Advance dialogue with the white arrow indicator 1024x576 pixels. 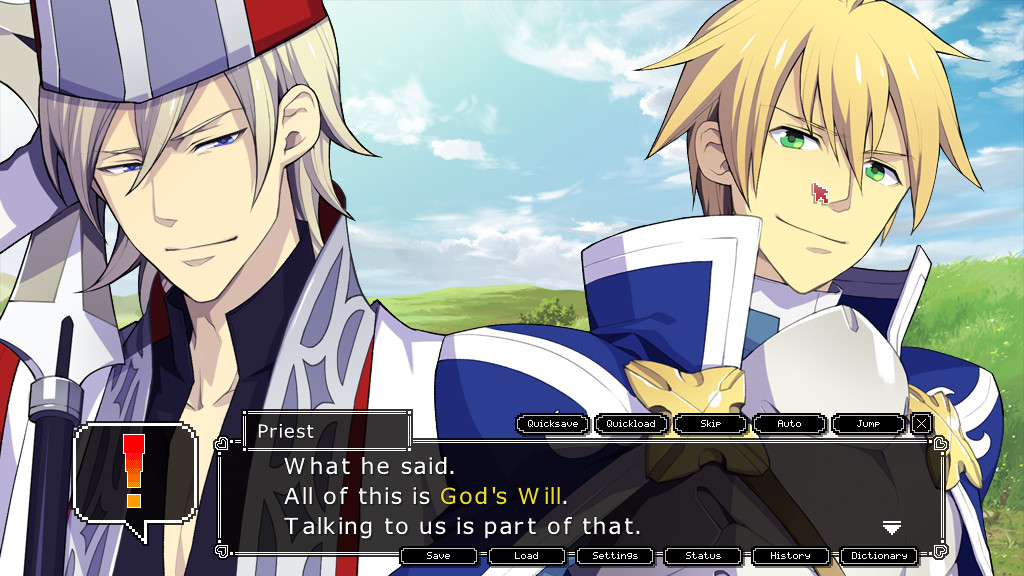pos(892,527)
